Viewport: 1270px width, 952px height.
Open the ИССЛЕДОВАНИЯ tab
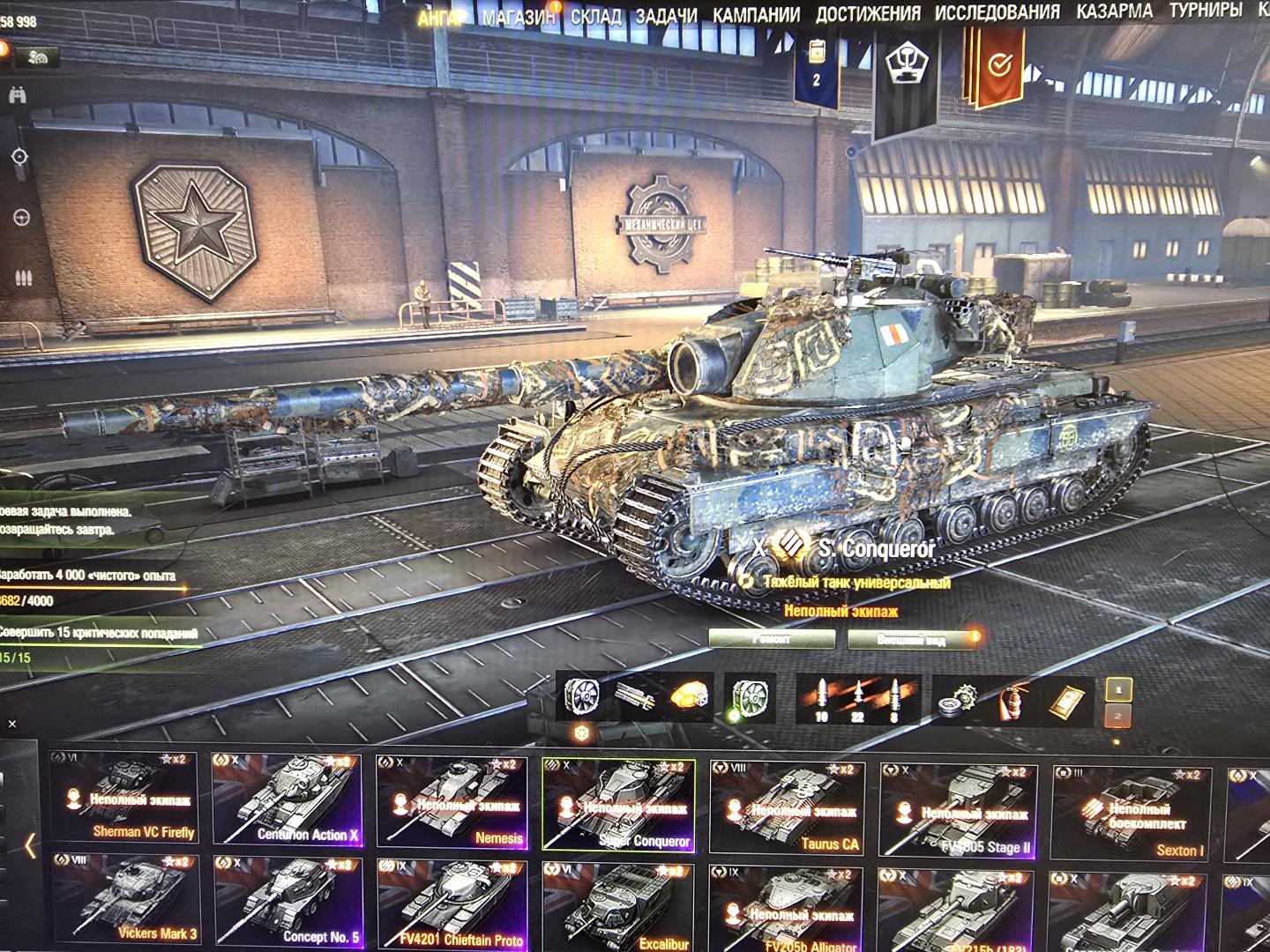[997, 12]
